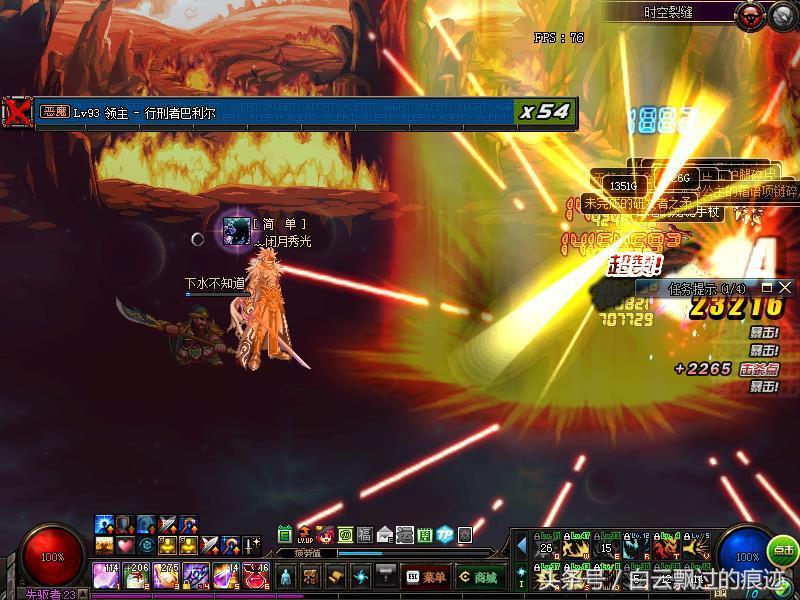Click the blue TP icon
800x600 pixels.
445,534
